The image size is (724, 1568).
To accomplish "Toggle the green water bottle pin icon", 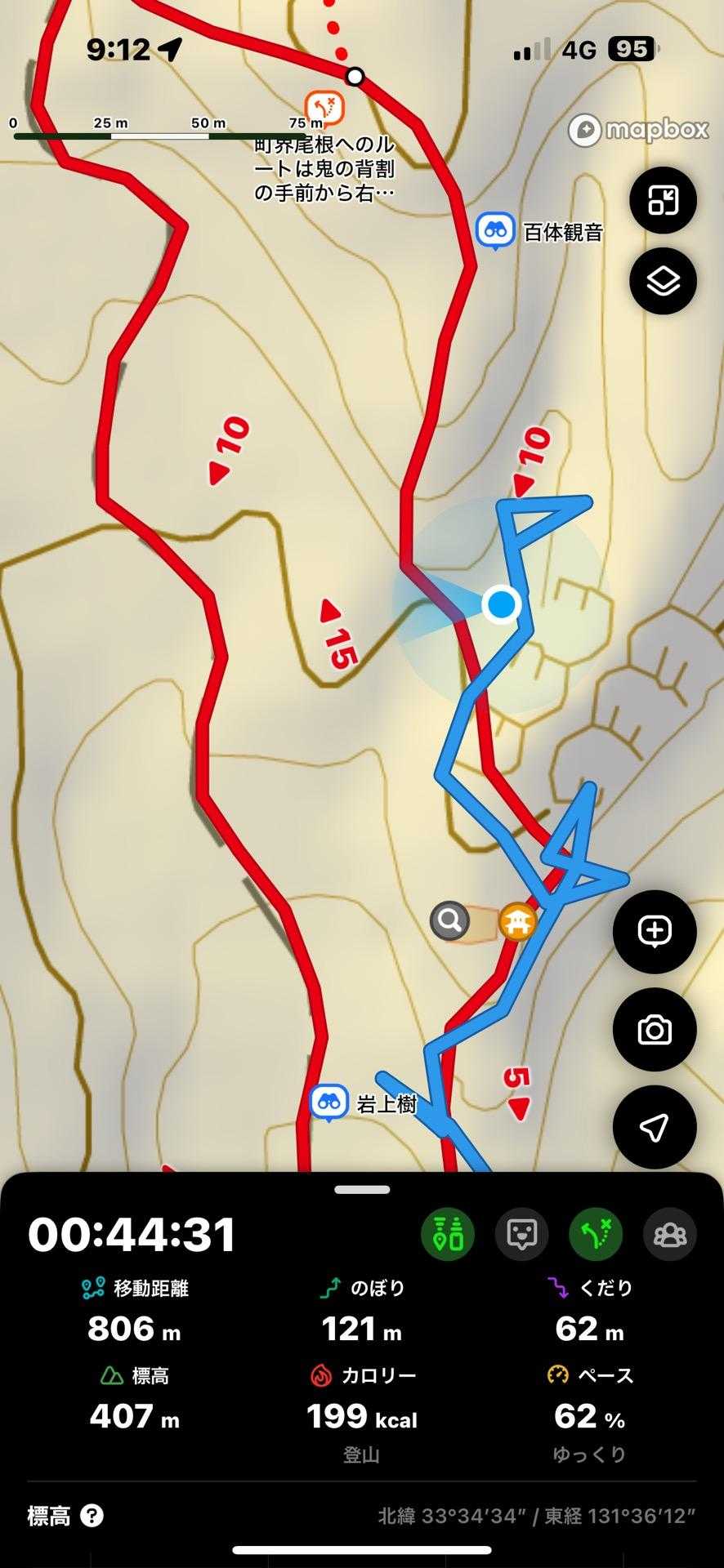I will [448, 1233].
